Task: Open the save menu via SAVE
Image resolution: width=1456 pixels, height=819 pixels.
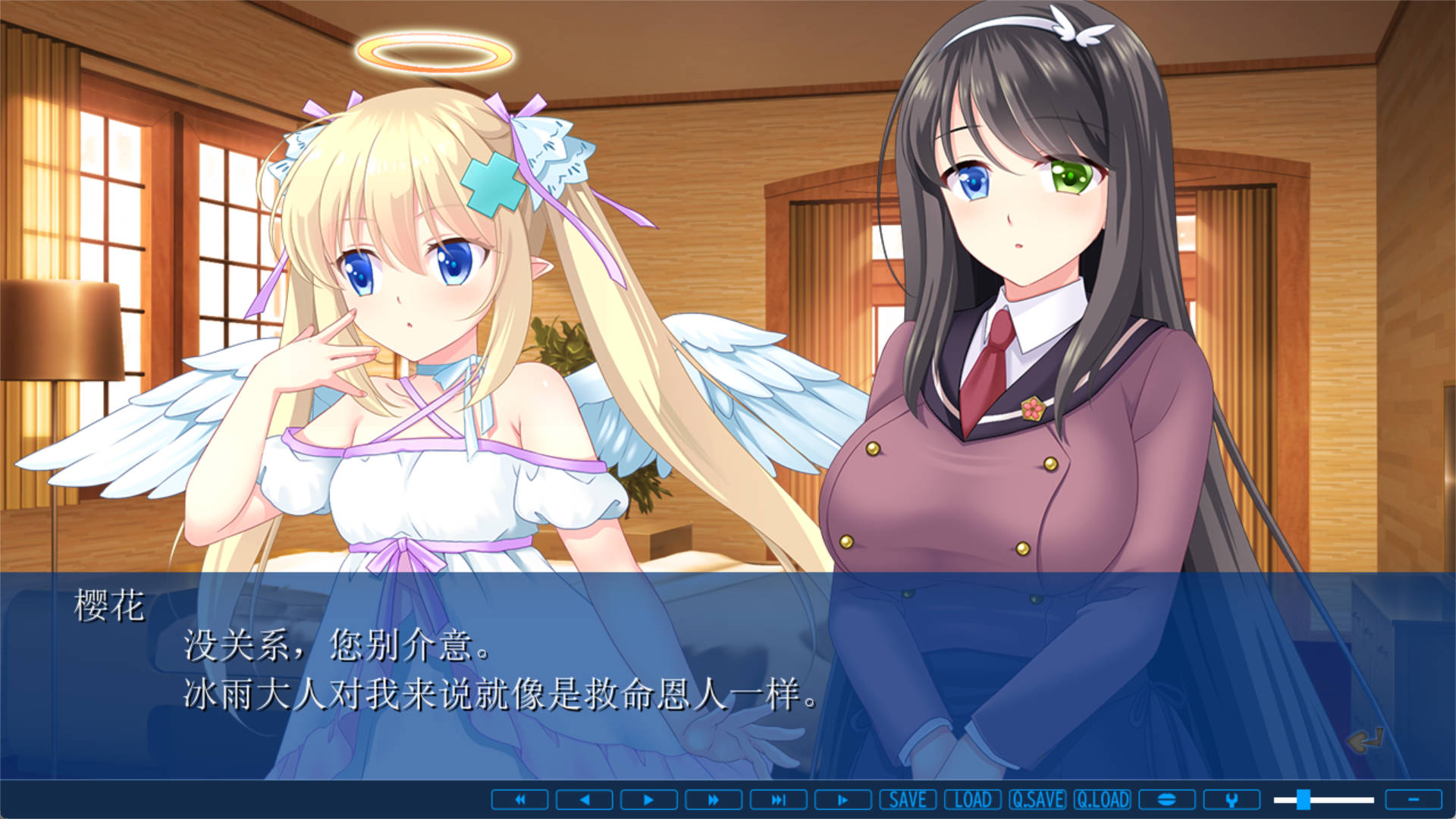Action: pos(907,800)
